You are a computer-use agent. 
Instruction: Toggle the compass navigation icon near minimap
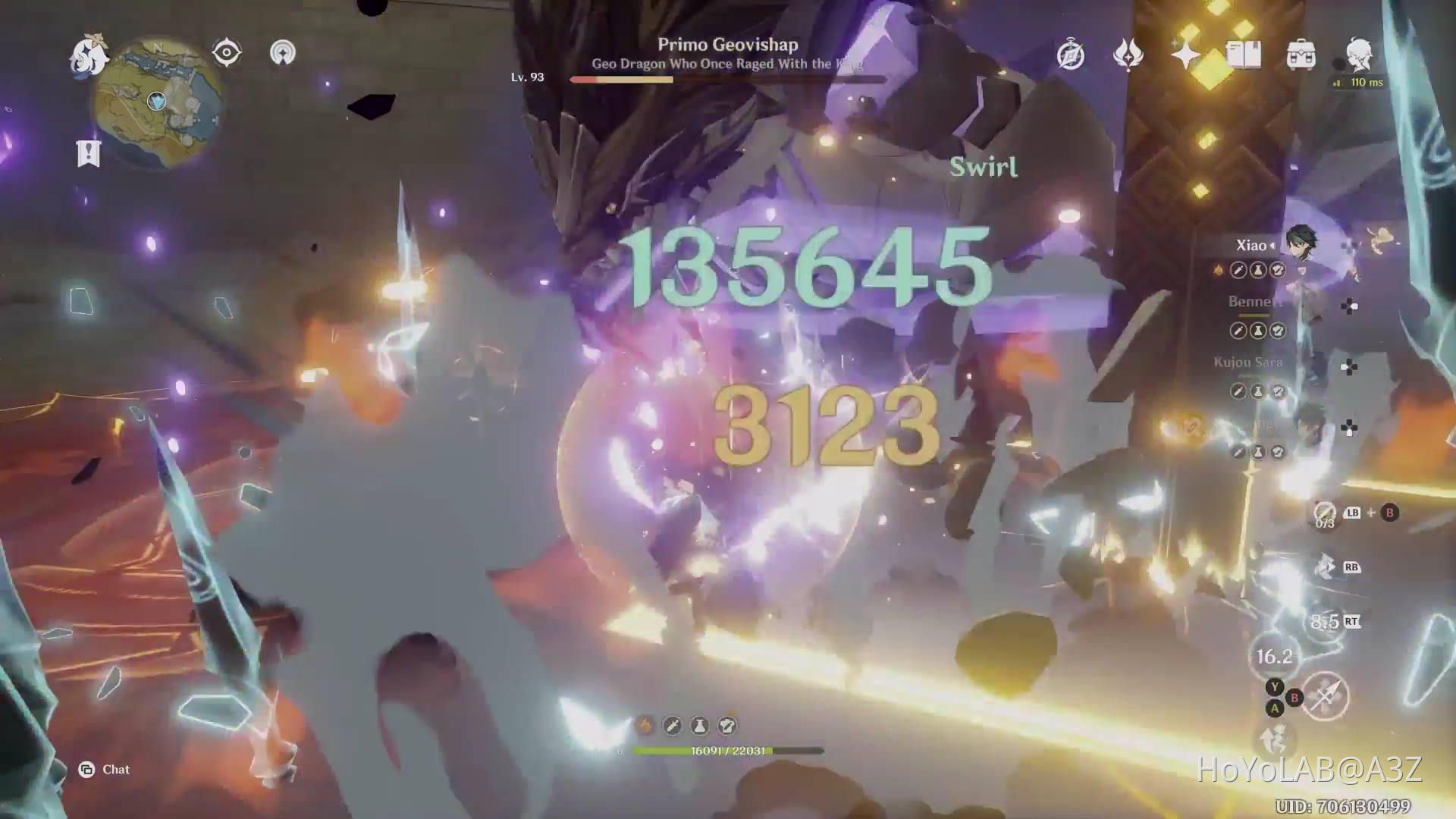(x=225, y=52)
